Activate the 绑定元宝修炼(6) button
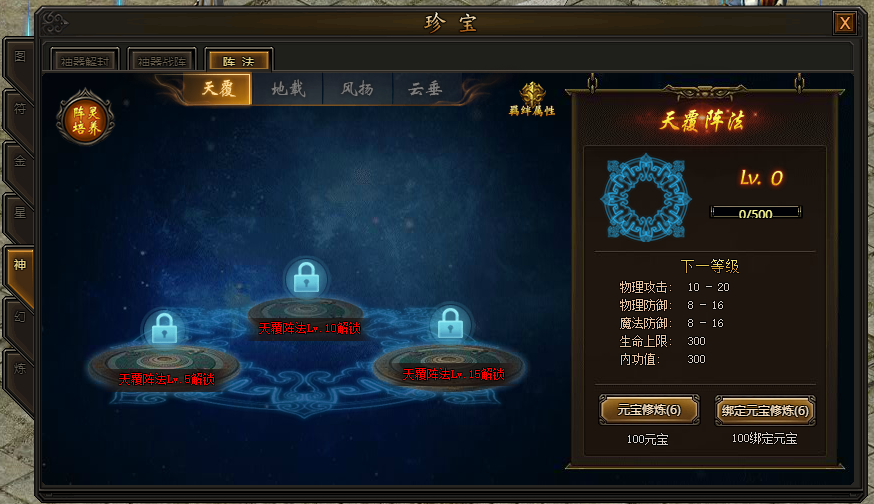Viewport: 874px width, 504px height. point(764,410)
